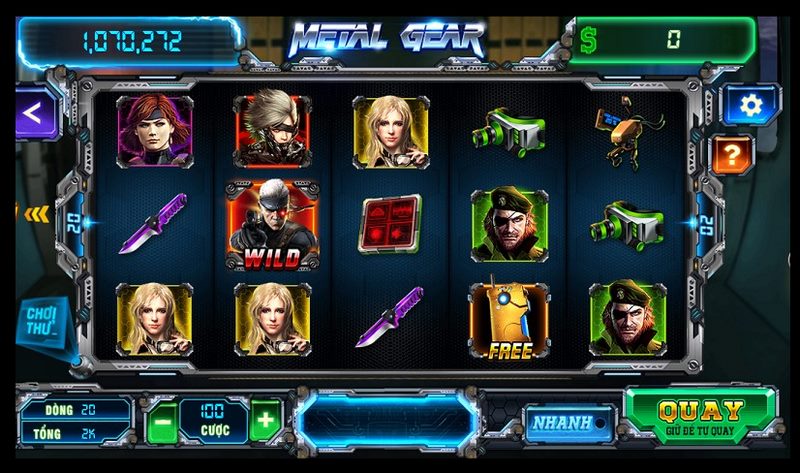Screen dimensions: 800x473
Task: Spin the reels with the QUAY button
Action: tap(700, 416)
